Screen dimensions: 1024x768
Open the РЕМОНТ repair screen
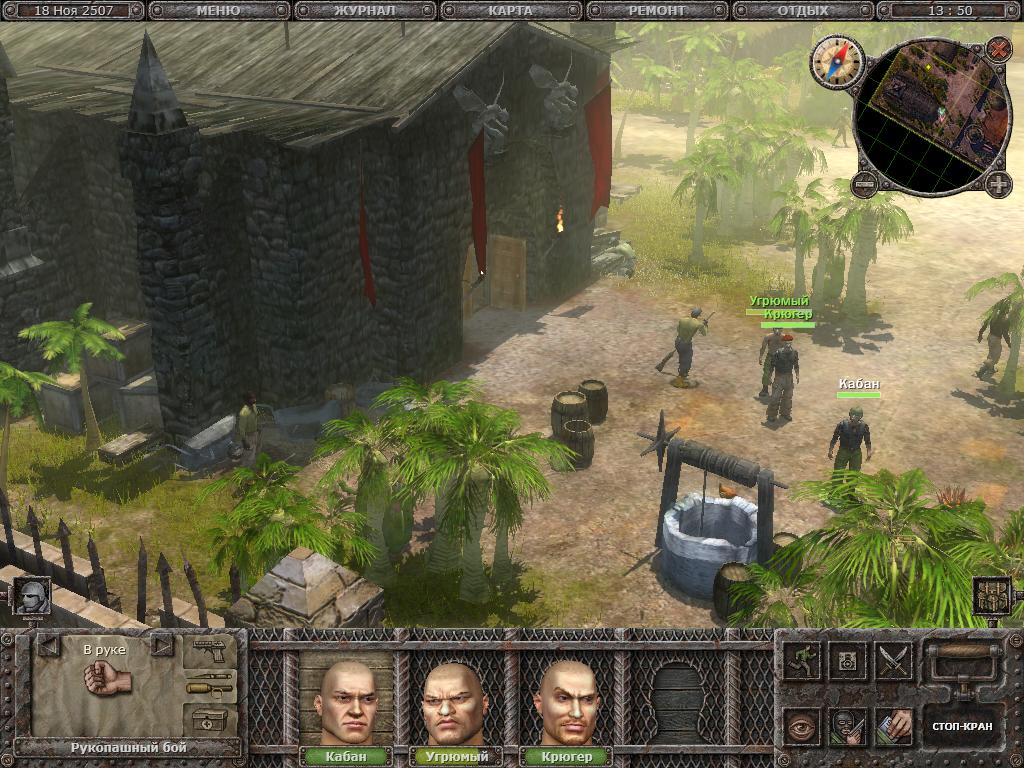pos(657,11)
